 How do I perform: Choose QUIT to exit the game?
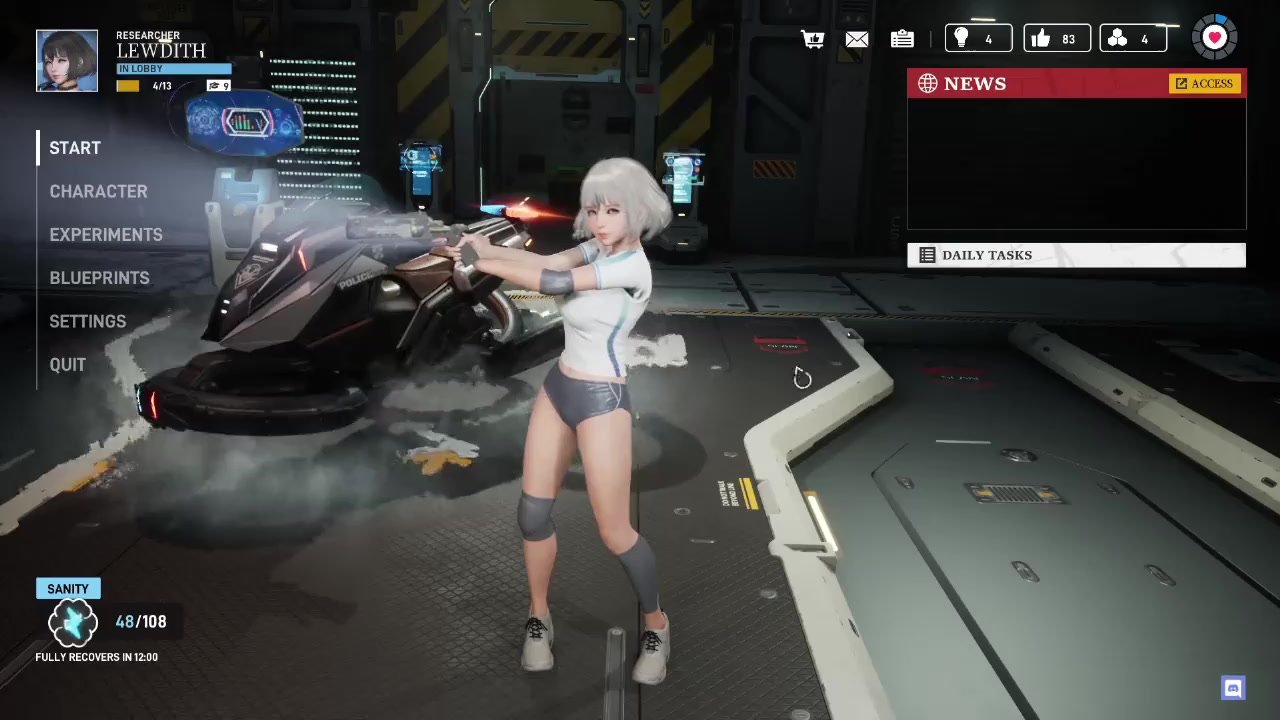pos(67,365)
